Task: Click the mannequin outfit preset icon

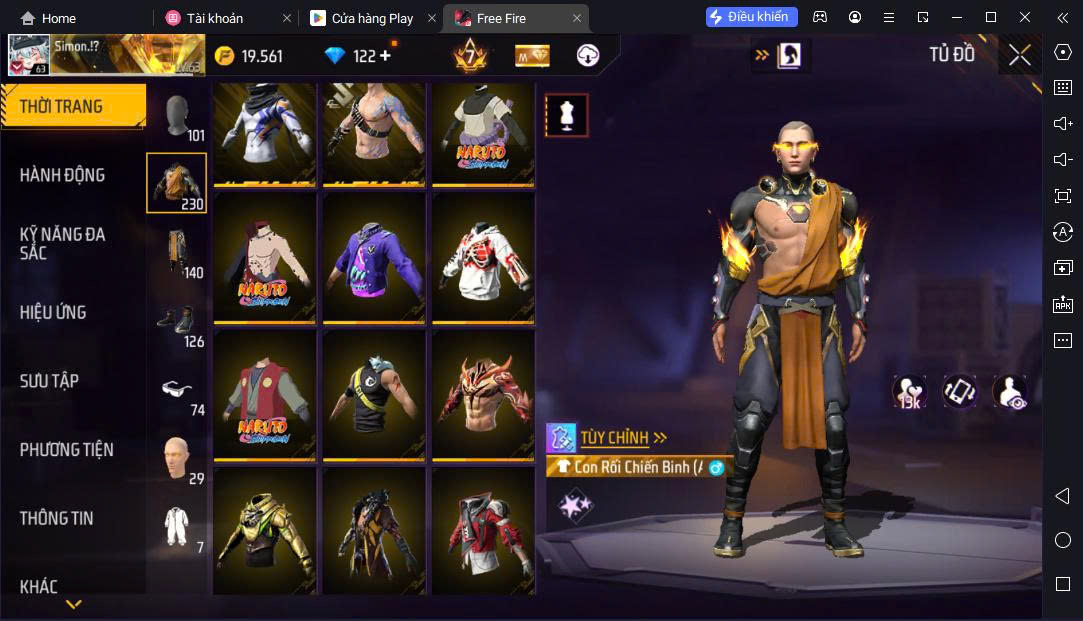Action: tap(566, 116)
